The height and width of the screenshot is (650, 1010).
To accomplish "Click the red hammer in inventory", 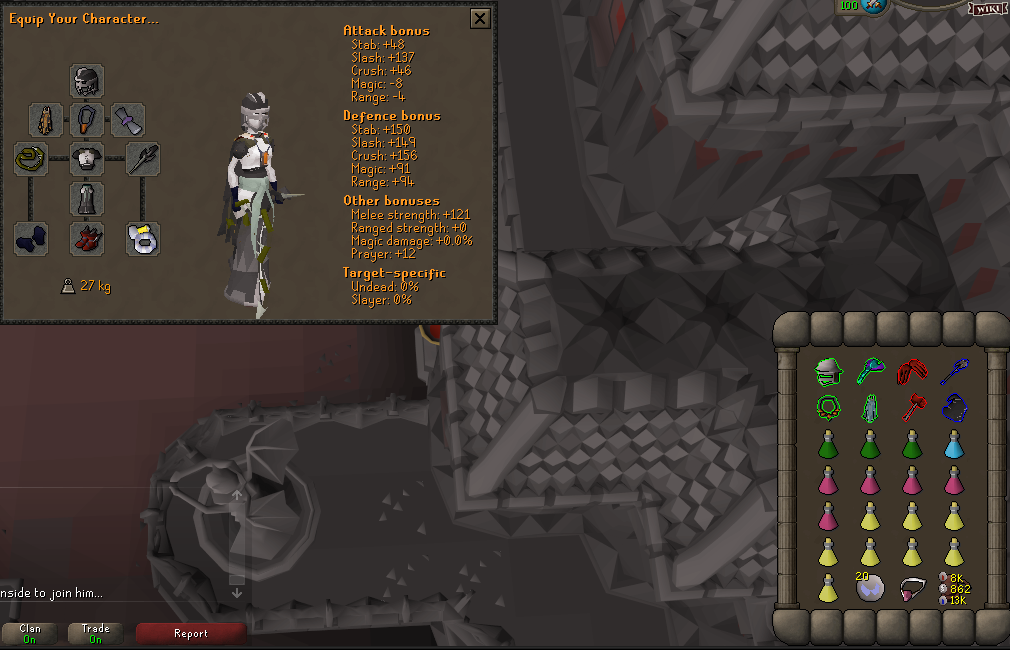I will coord(911,408).
